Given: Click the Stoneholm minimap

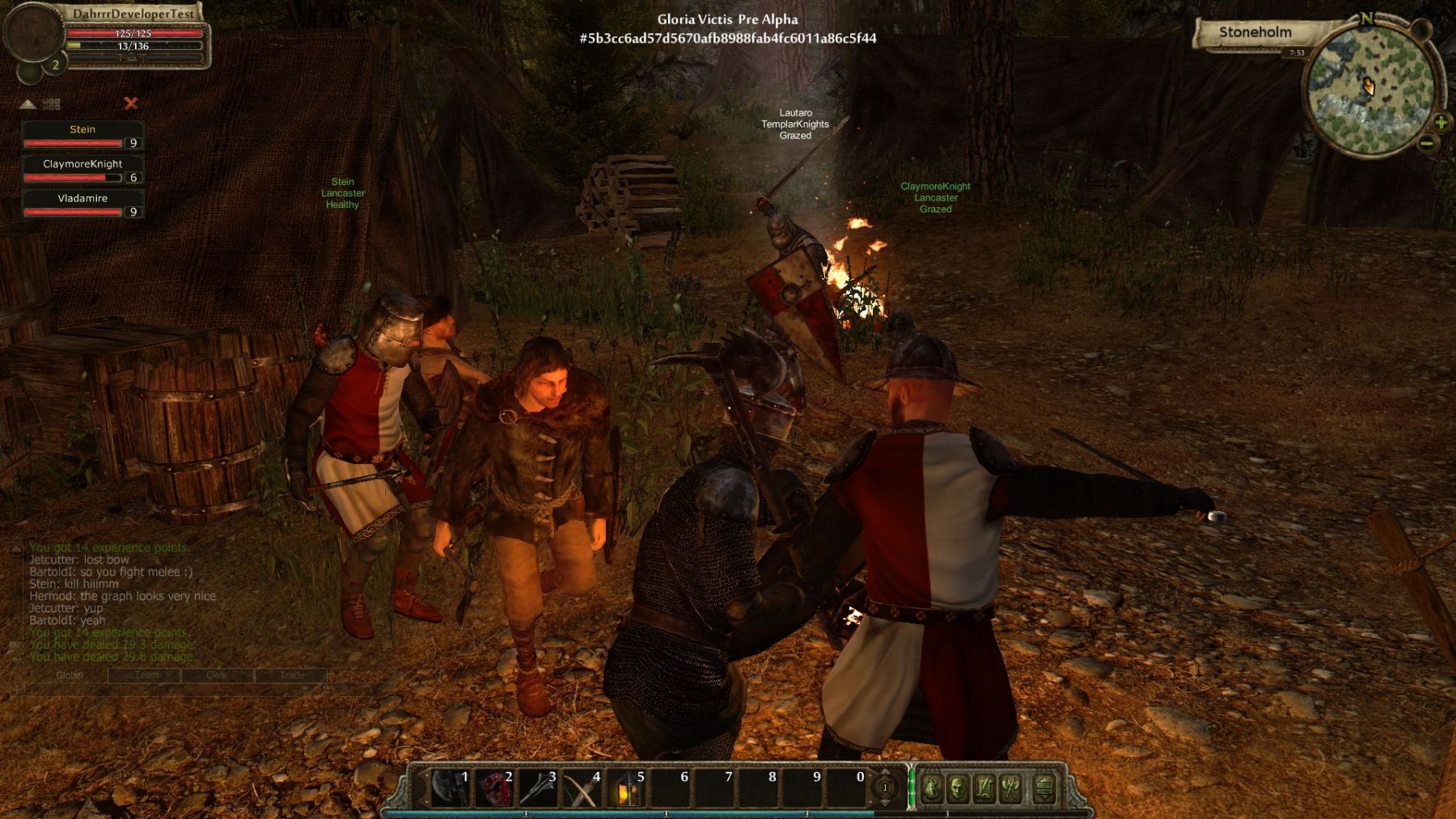Looking at the screenshot, I should (1369, 91).
